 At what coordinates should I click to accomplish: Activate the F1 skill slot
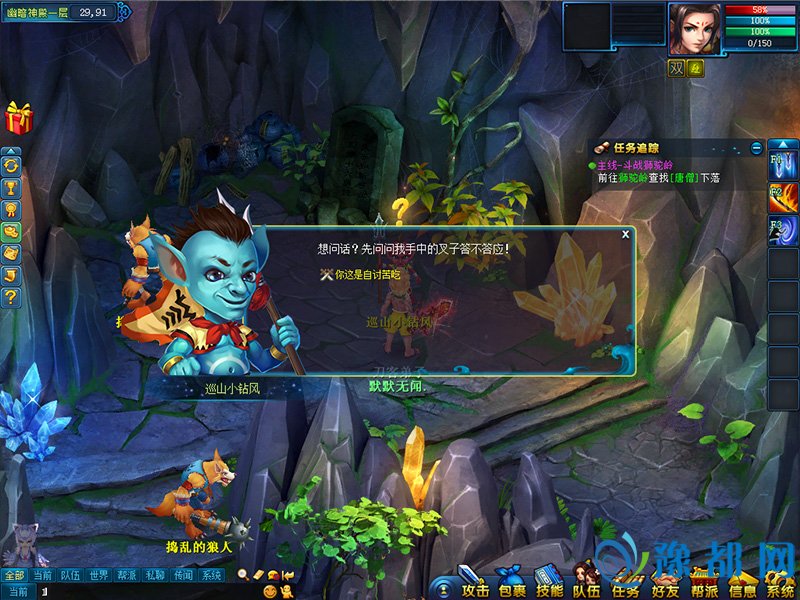click(x=782, y=161)
